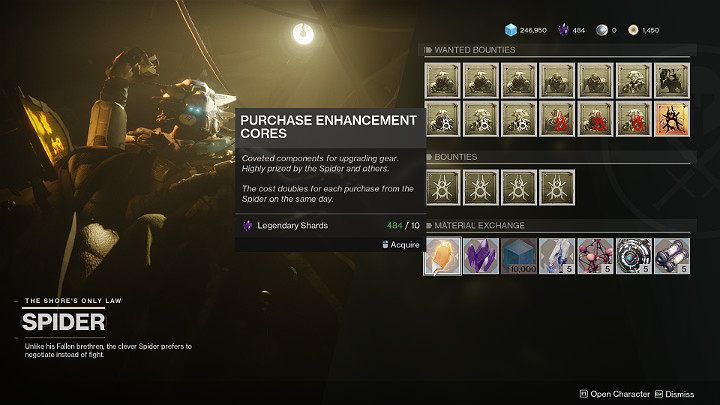This screenshot has height=405, width=720.
Task: Pick the twin silver canisters material
Action: 671,255
